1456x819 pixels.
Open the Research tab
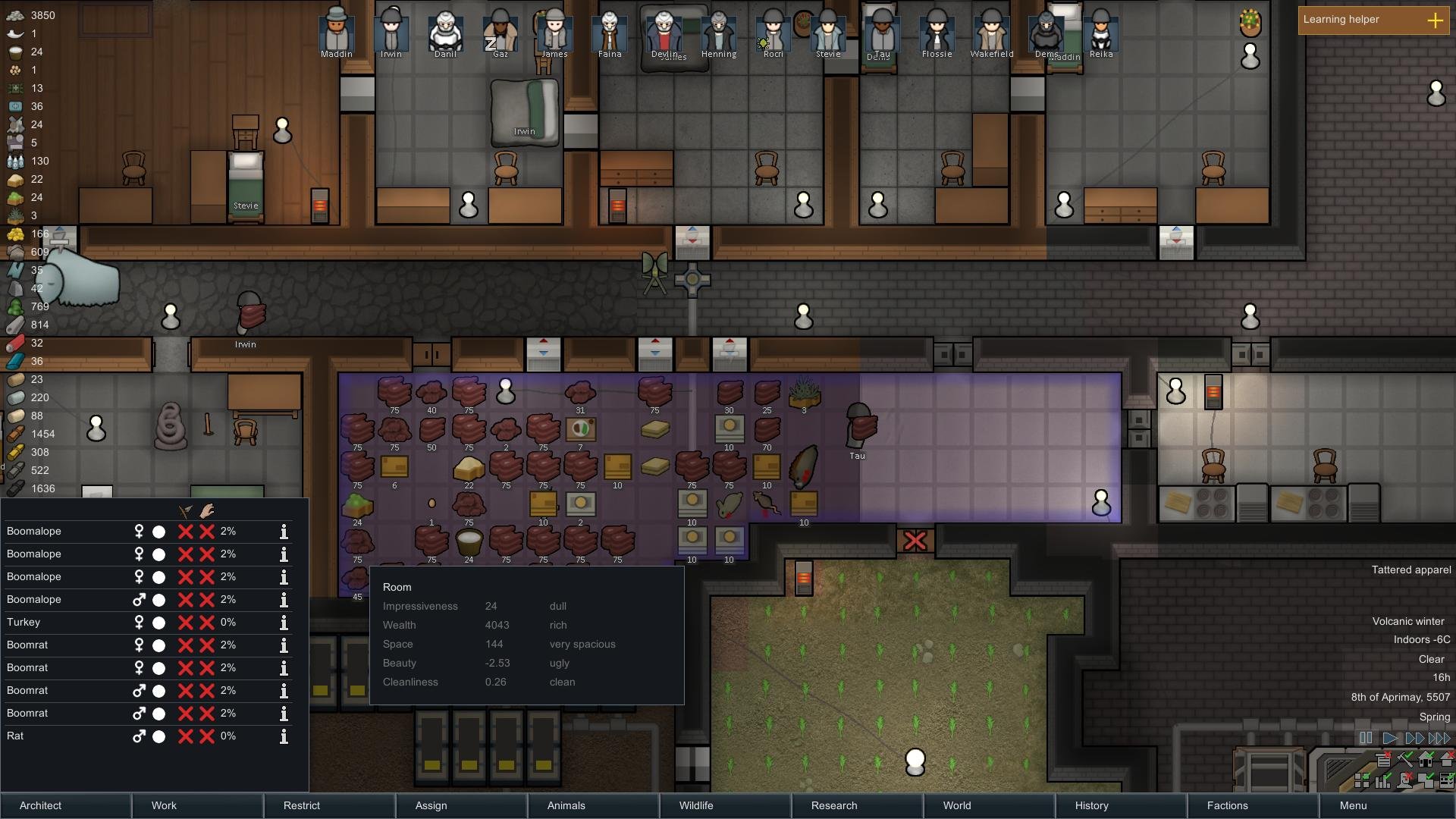[857, 805]
